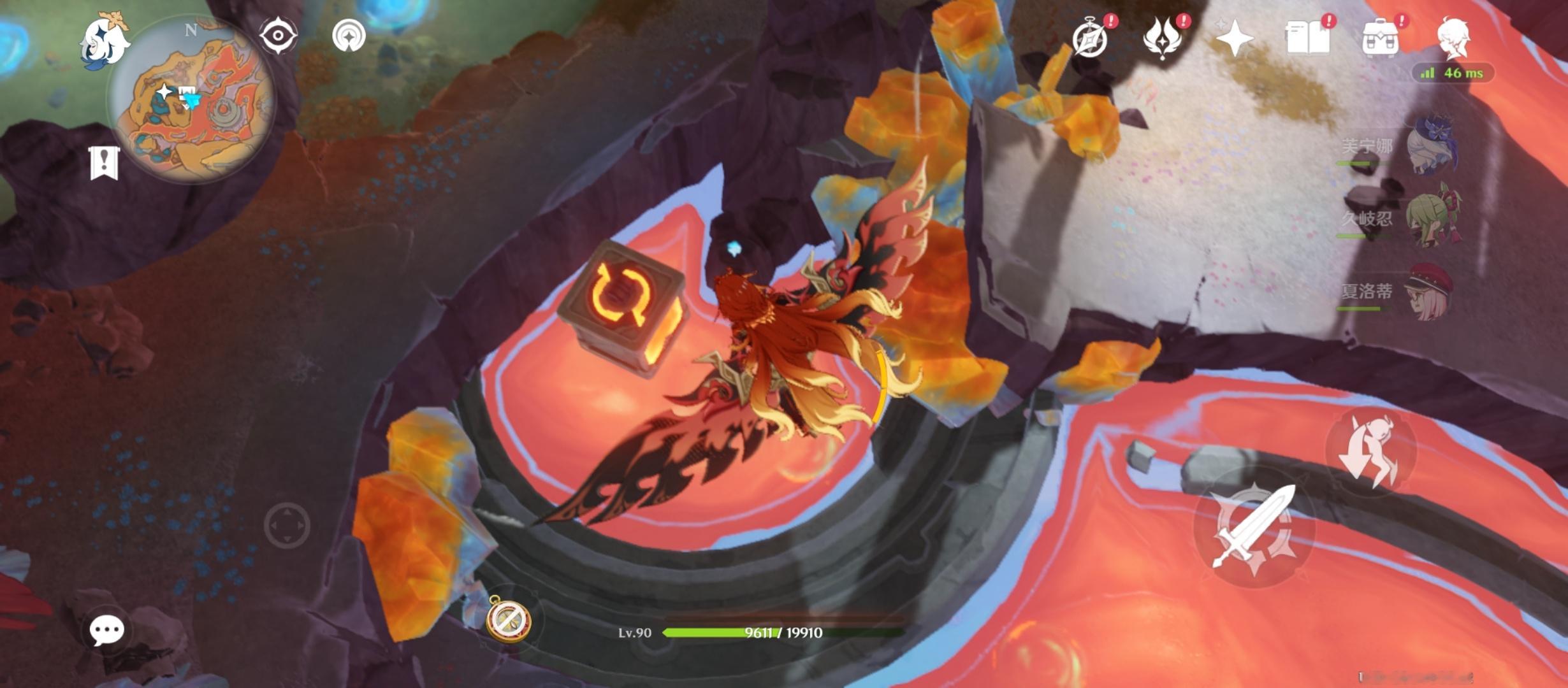Open the Paimon menu icon
This screenshot has width=1568, height=688.
point(104,40)
